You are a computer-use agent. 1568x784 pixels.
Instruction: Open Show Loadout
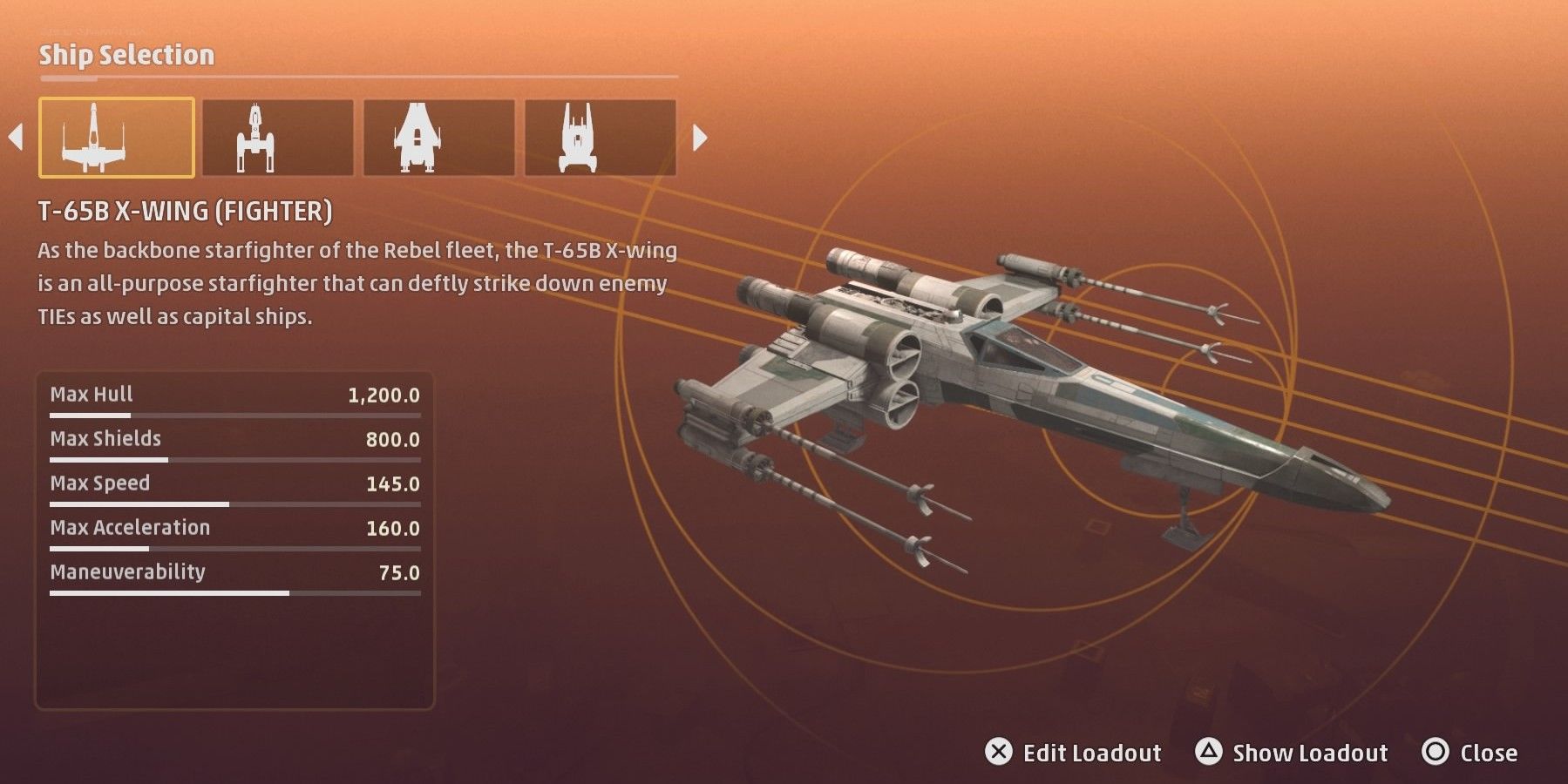coord(1310,752)
